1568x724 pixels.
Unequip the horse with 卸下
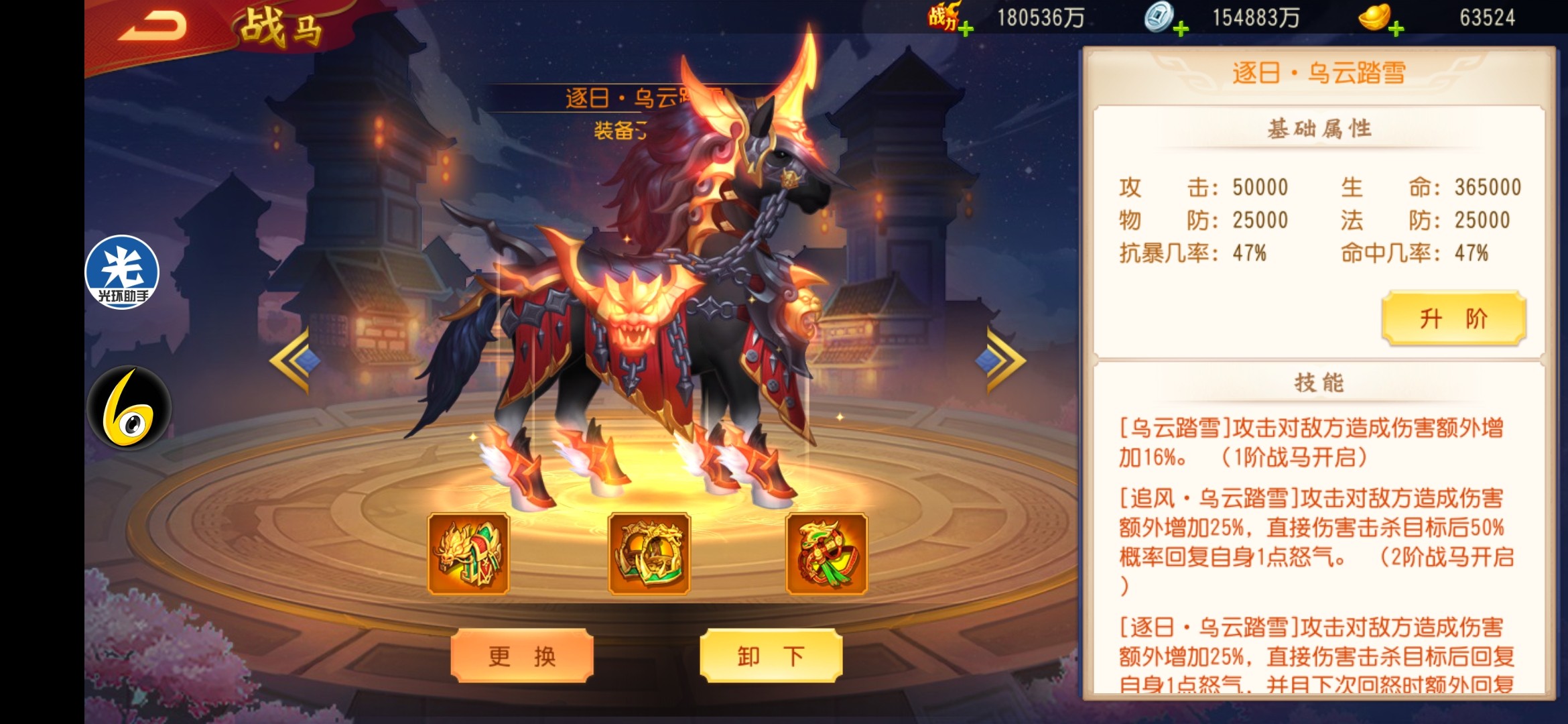[x=771, y=656]
